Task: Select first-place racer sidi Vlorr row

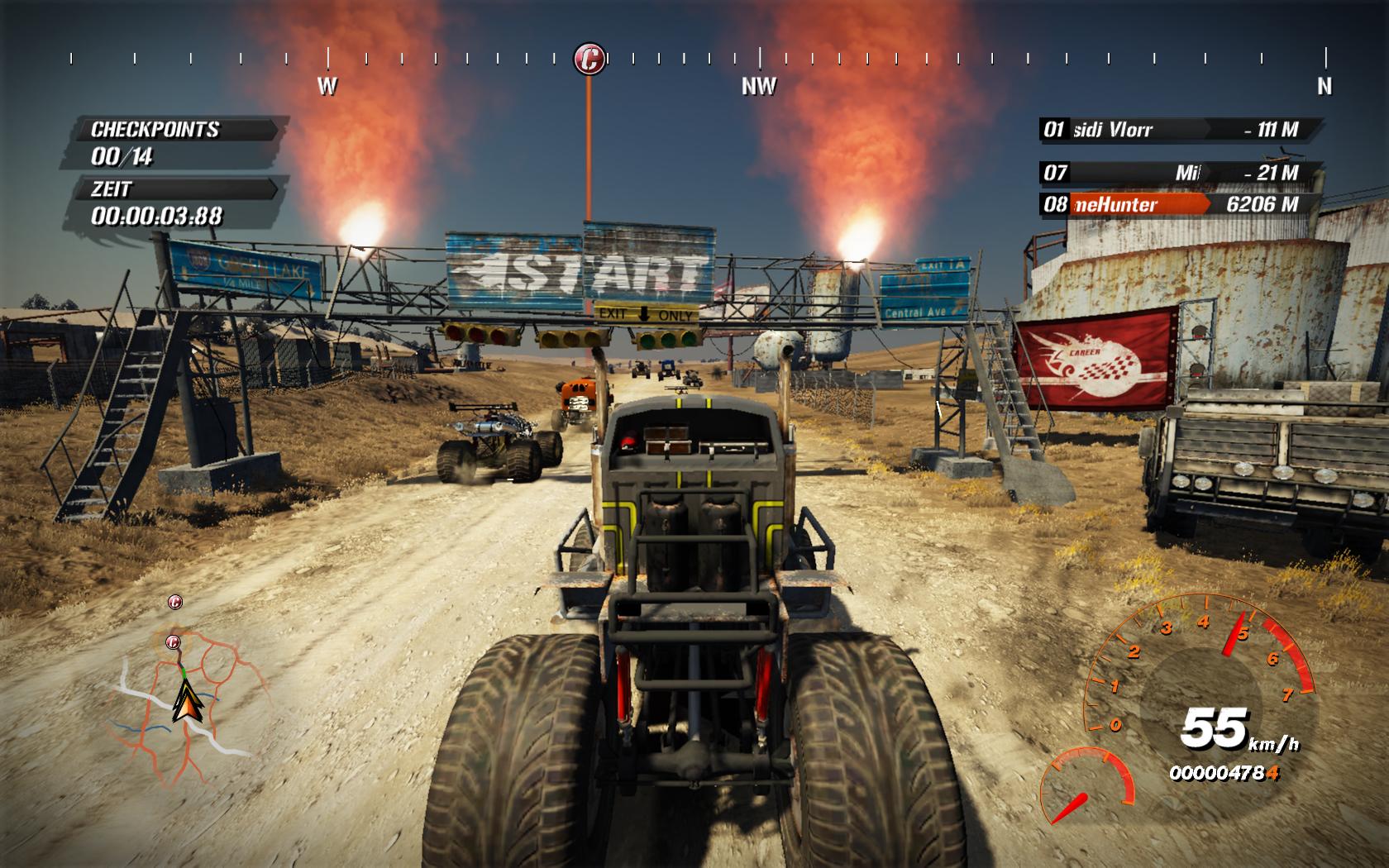Action: click(1178, 130)
